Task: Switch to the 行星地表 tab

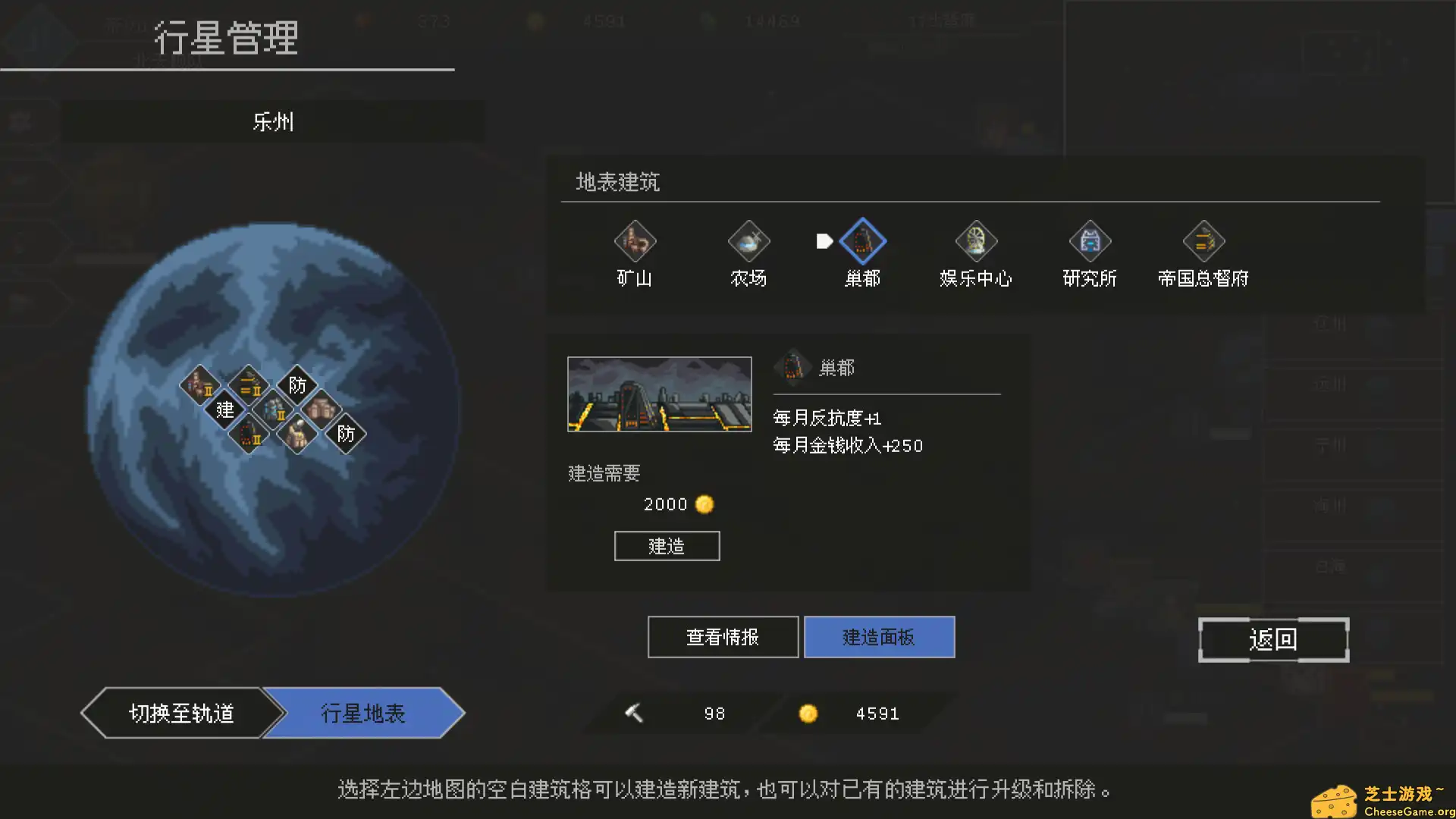Action: click(x=362, y=713)
